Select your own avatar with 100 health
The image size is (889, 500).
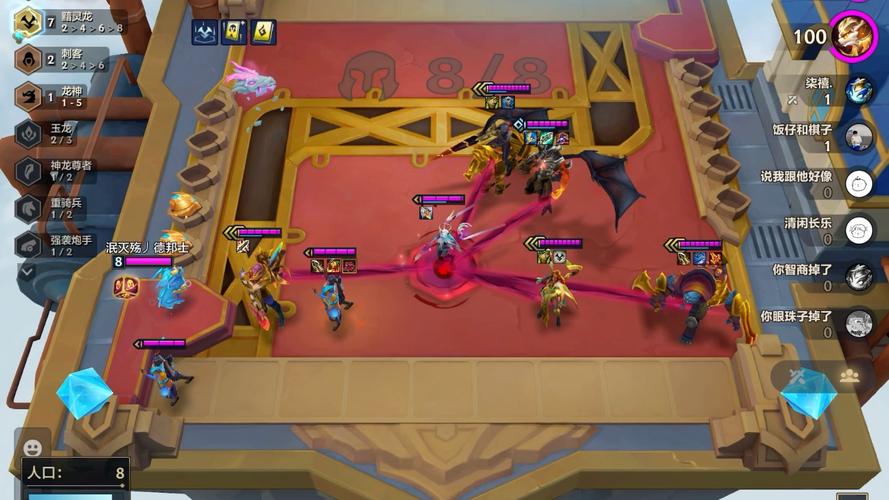pyautogui.click(x=854, y=36)
